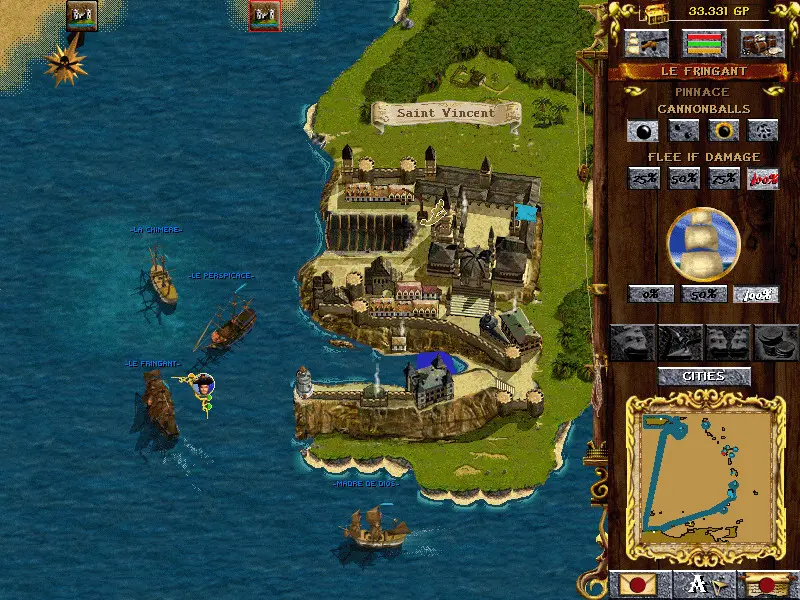Set flee if damage to 100%
The image size is (800, 600).
click(763, 178)
